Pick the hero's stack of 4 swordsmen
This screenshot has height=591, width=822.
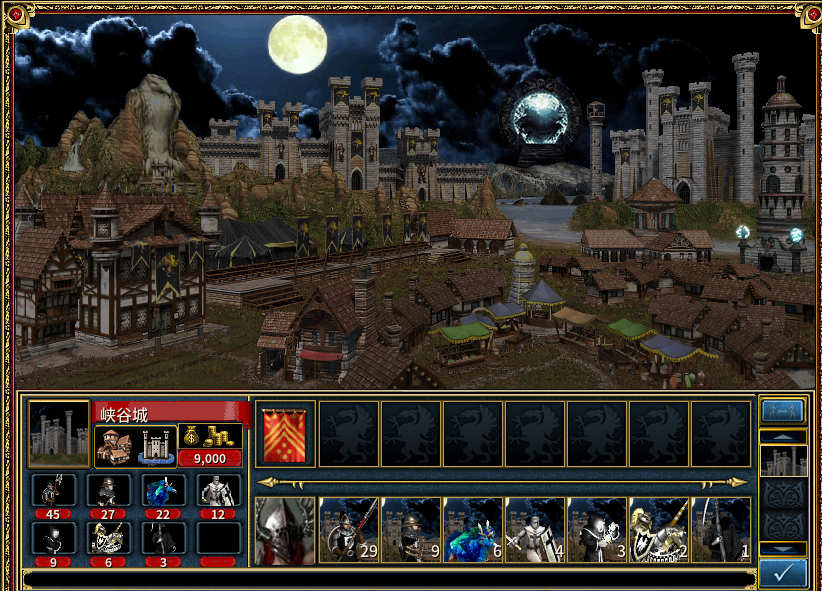[x=534, y=531]
